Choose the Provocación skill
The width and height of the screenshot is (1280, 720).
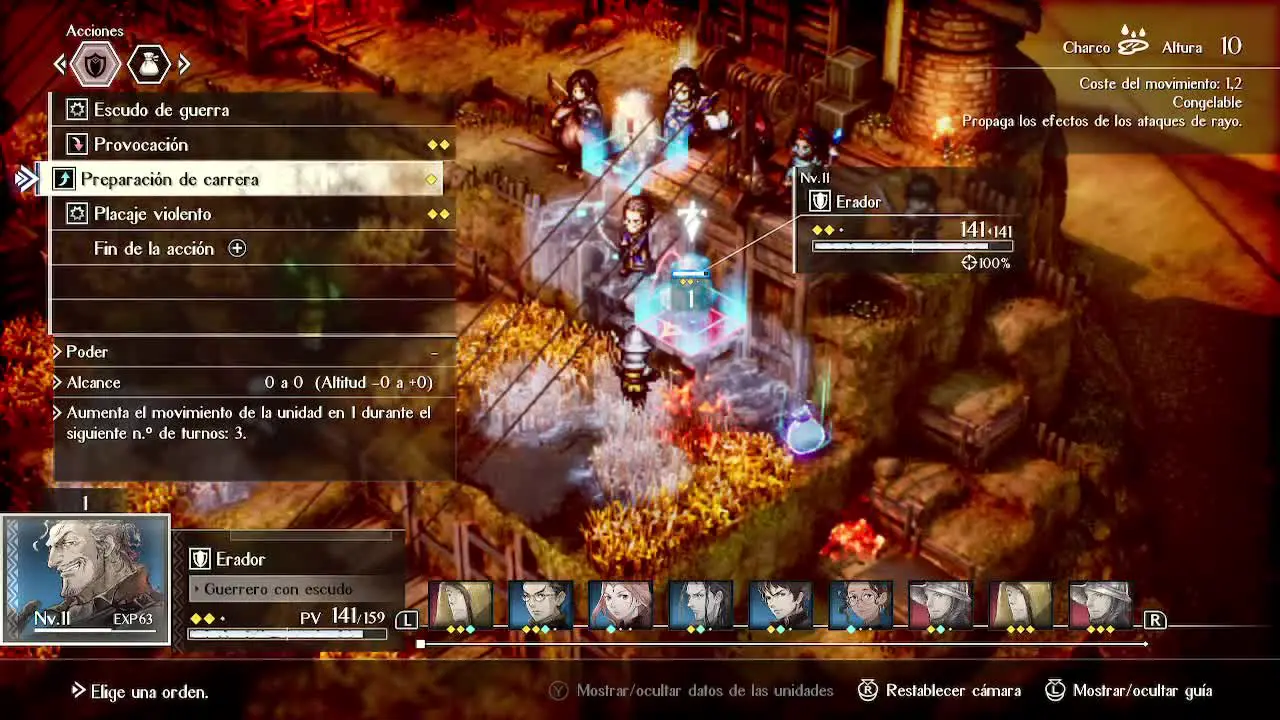point(140,145)
